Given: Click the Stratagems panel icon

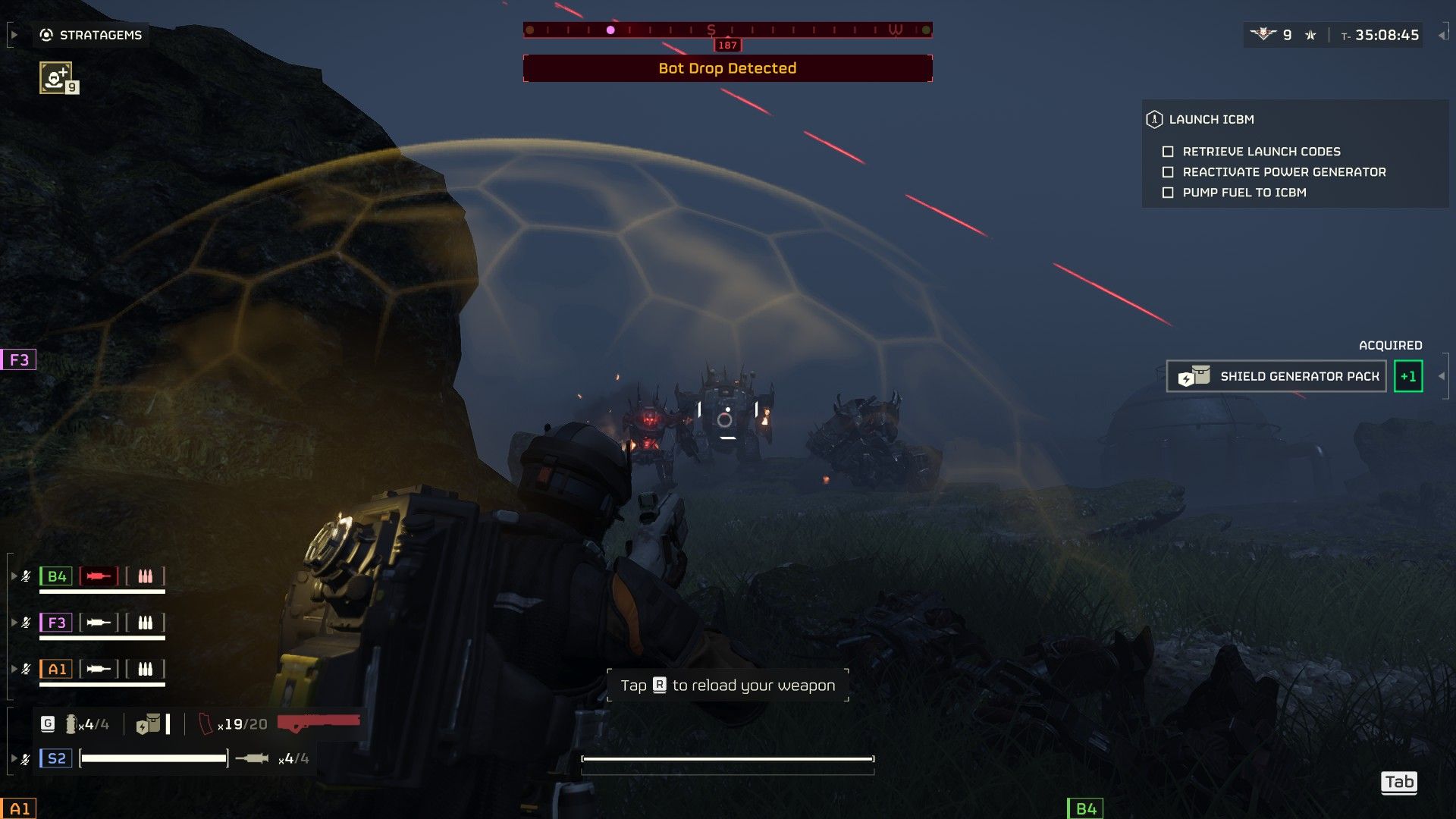Looking at the screenshot, I should [47, 34].
